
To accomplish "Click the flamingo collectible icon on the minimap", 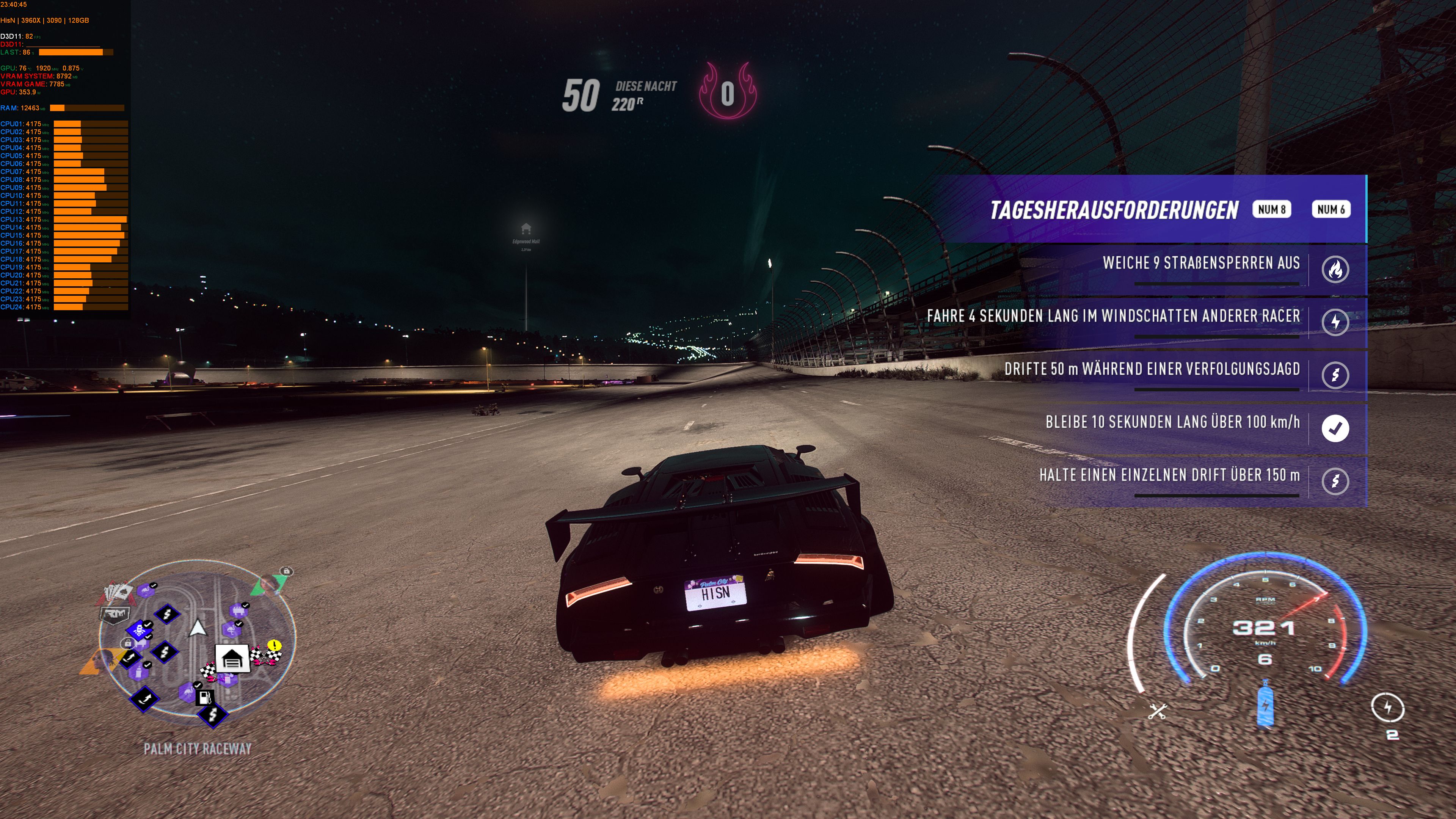I will (146, 592).
